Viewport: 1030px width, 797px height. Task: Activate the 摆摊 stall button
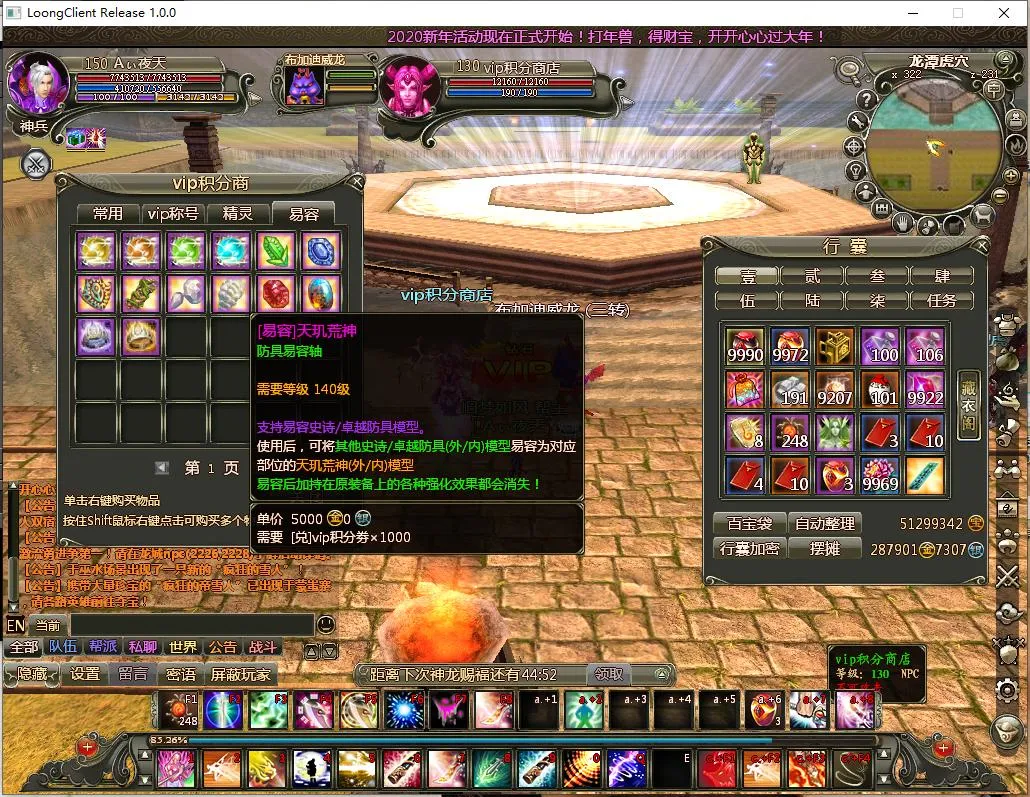[824, 549]
